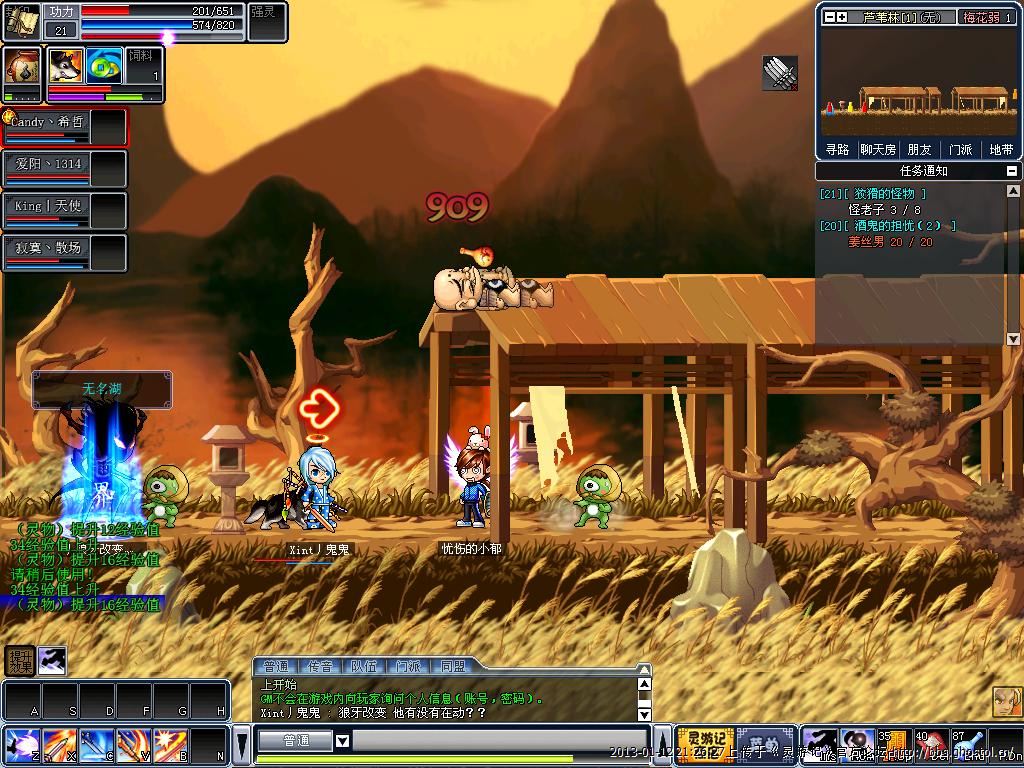Screen dimensions: 1024x768
Task: Open the 地带 zone map
Action: (1000, 150)
